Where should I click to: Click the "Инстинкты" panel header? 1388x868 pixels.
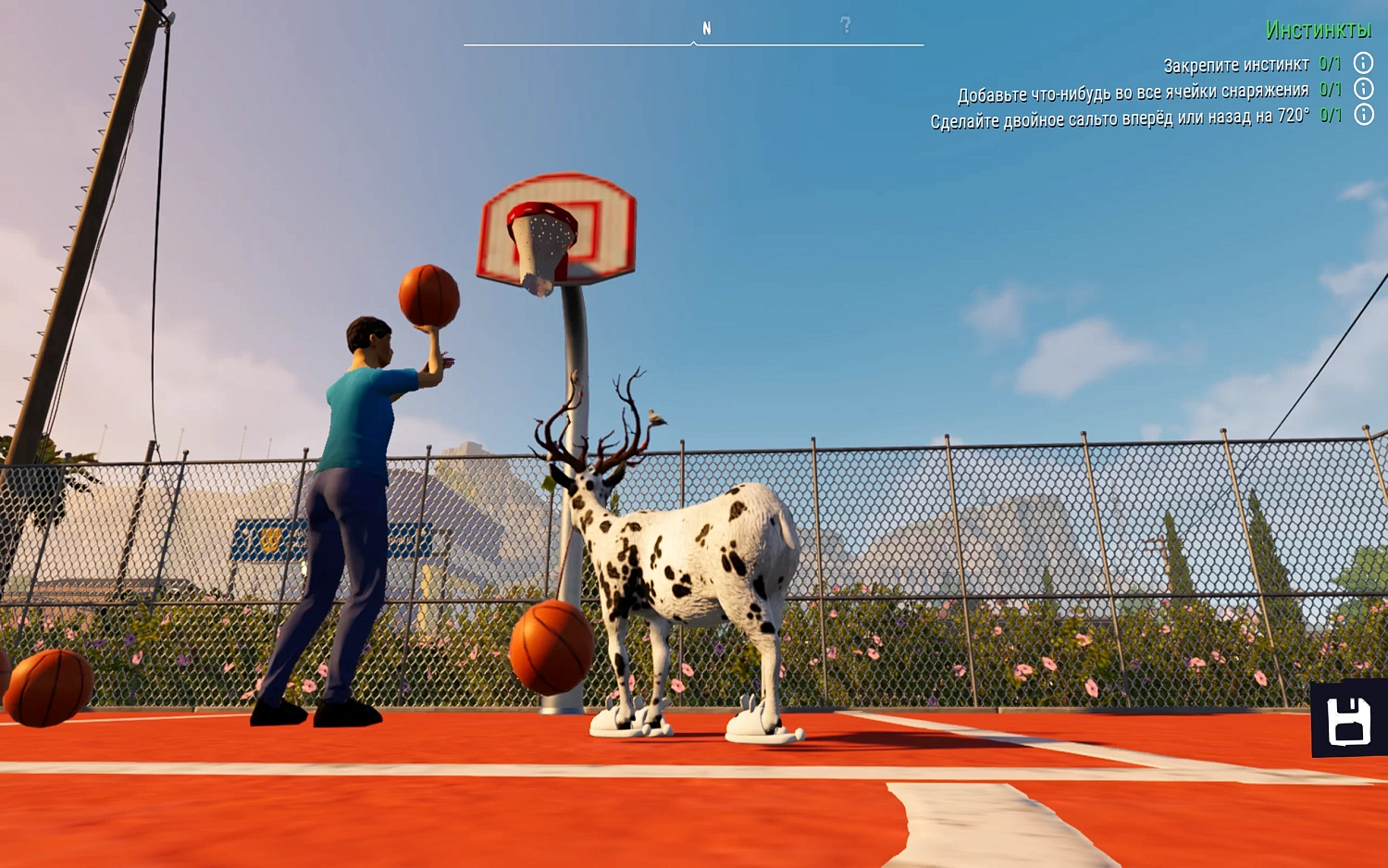[1318, 31]
